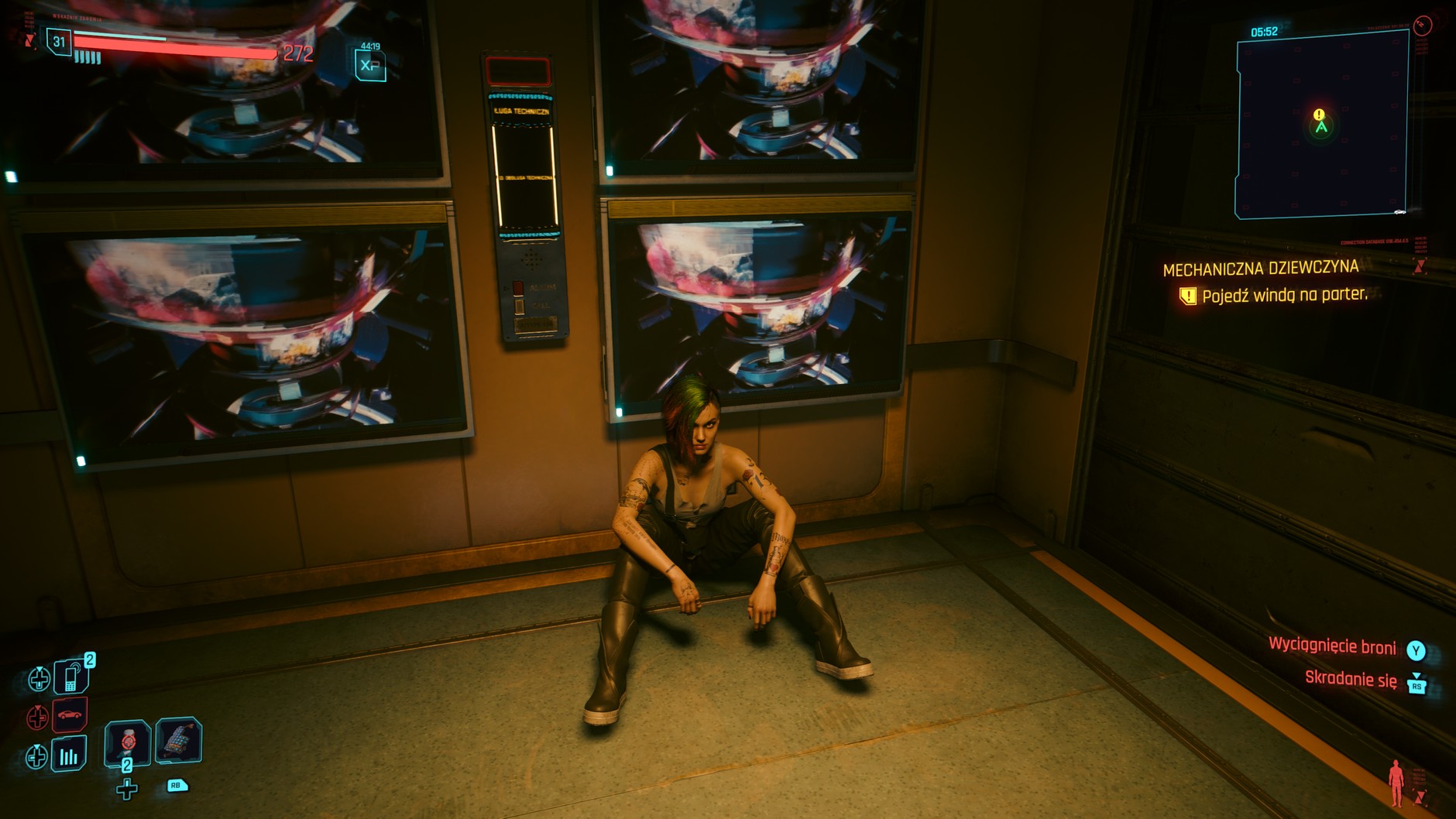Click the yellow quest marker on the minimap

coord(1319,115)
